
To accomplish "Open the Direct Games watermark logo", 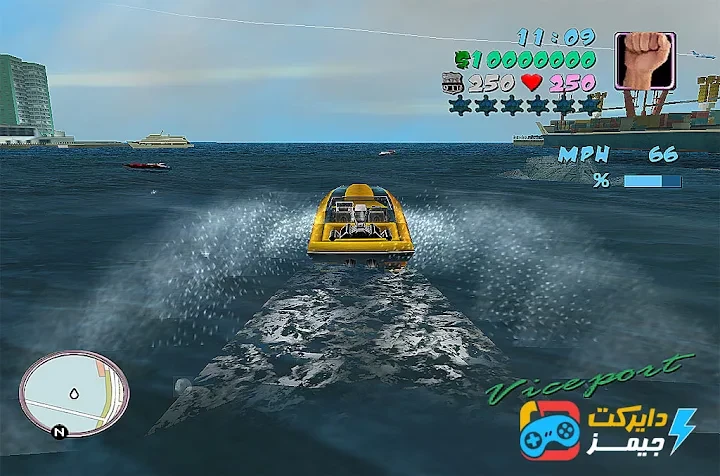I will point(606,430).
